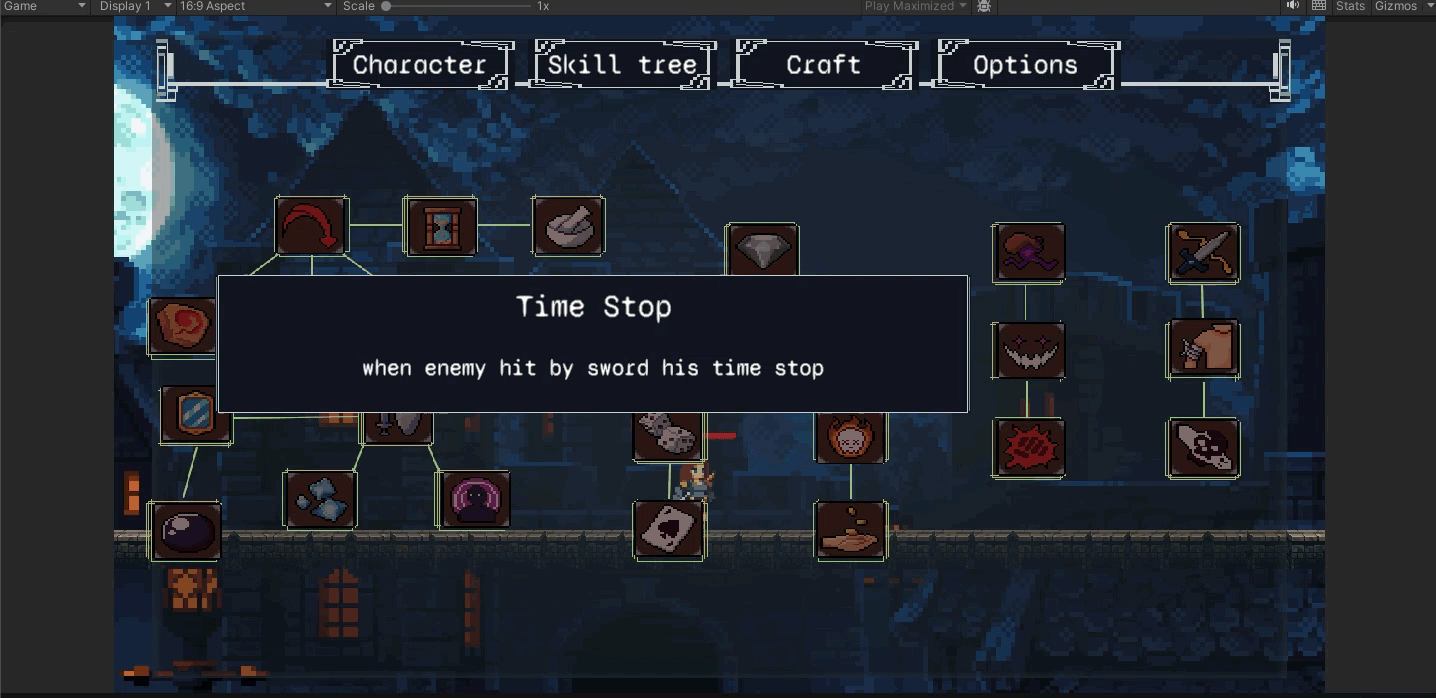Select the dark orb skill node

pos(185,530)
